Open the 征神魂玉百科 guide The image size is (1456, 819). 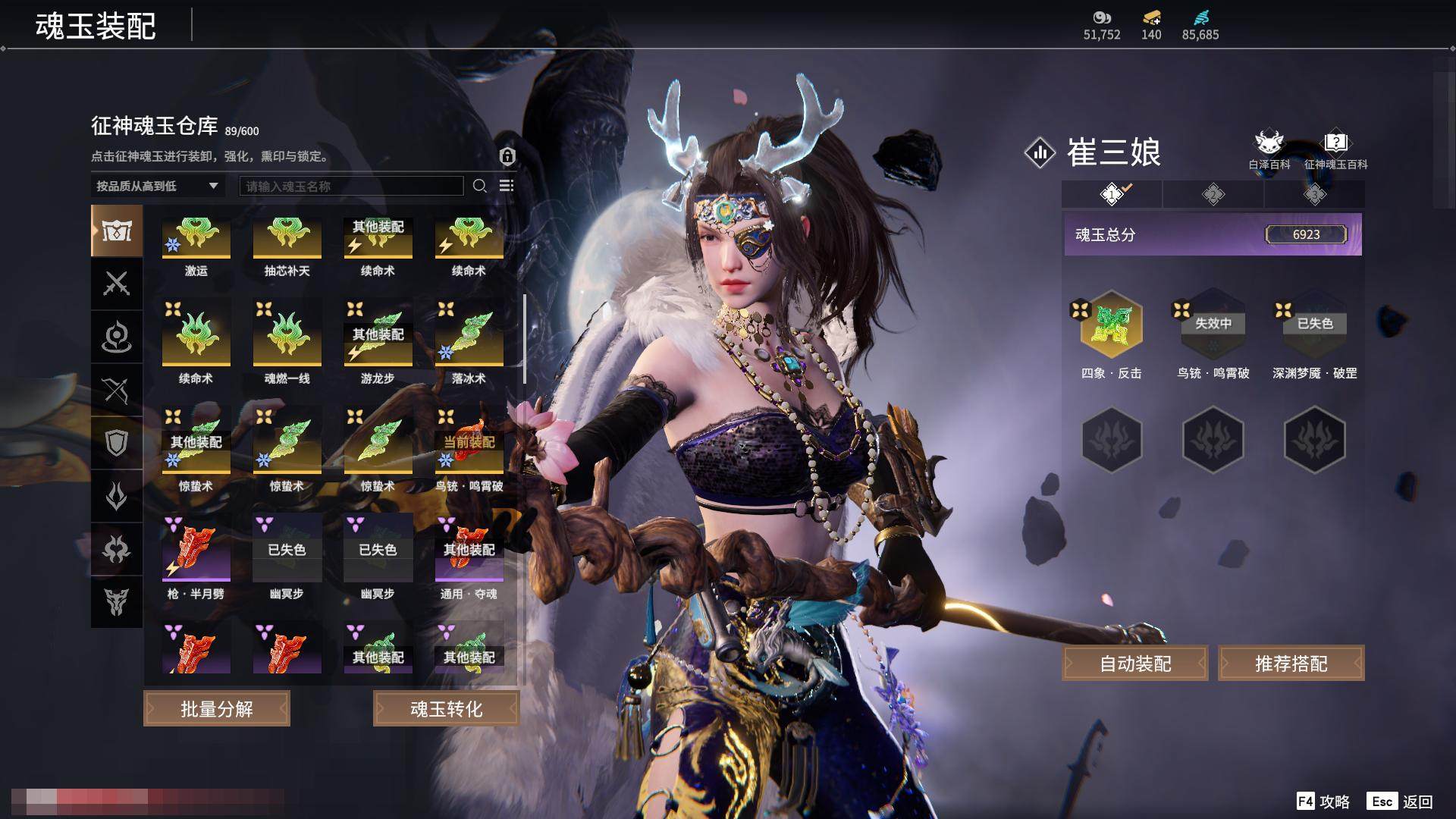pos(1335,149)
